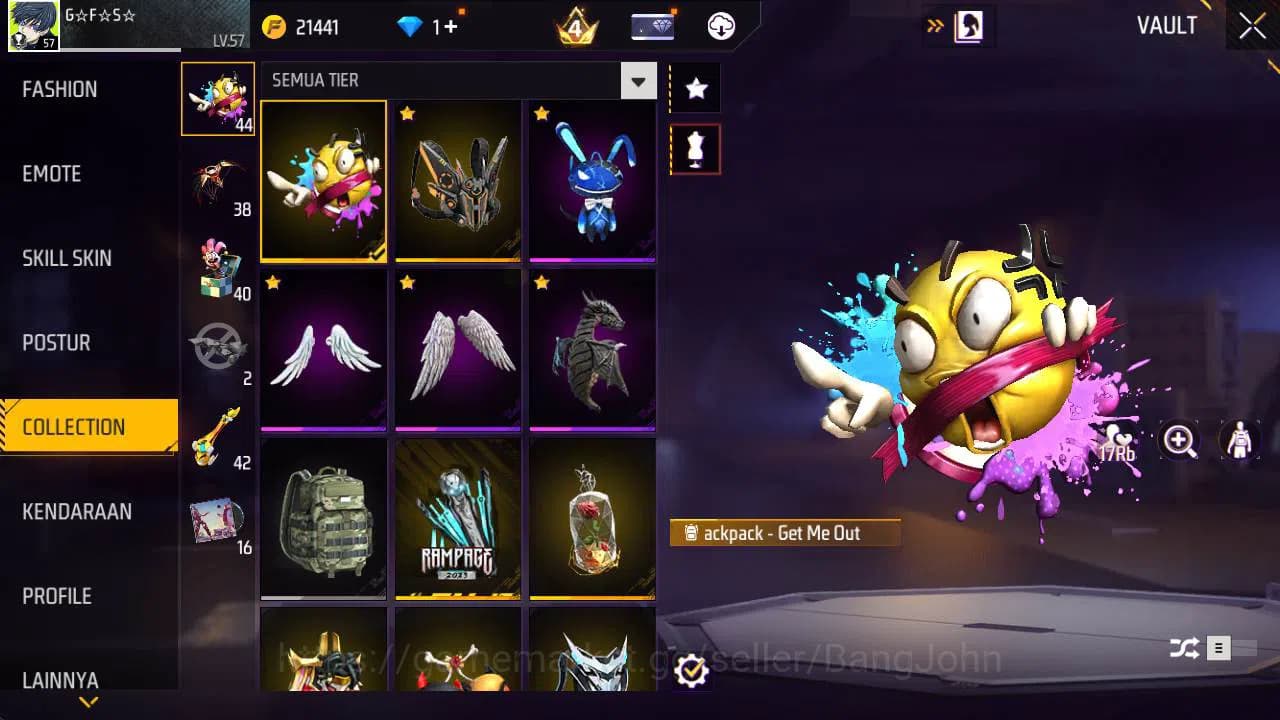
Task: Select the Rampage 2023 backpack thumbnail
Action: click(x=458, y=518)
